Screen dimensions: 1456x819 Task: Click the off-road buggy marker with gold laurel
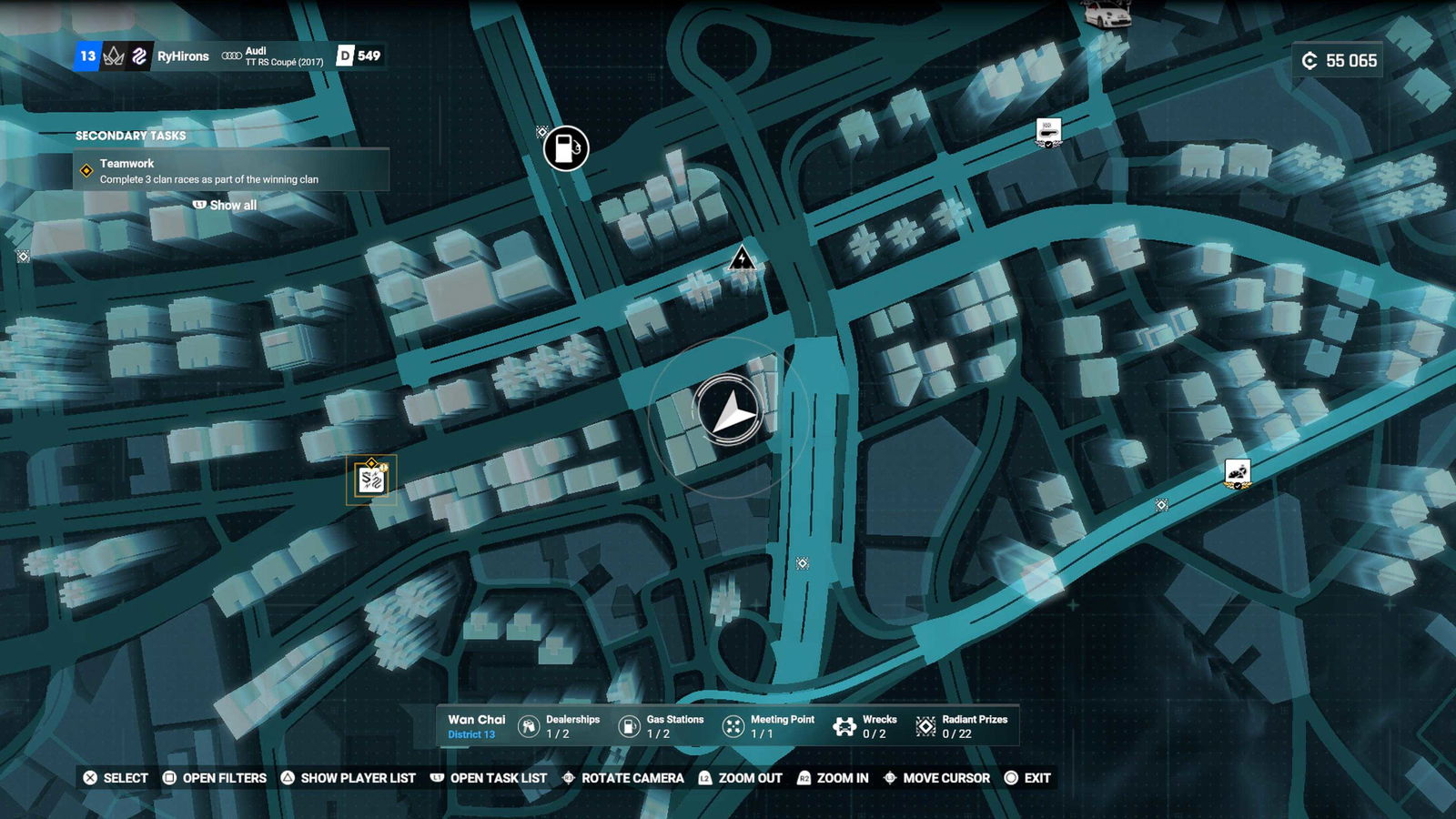1237,473
